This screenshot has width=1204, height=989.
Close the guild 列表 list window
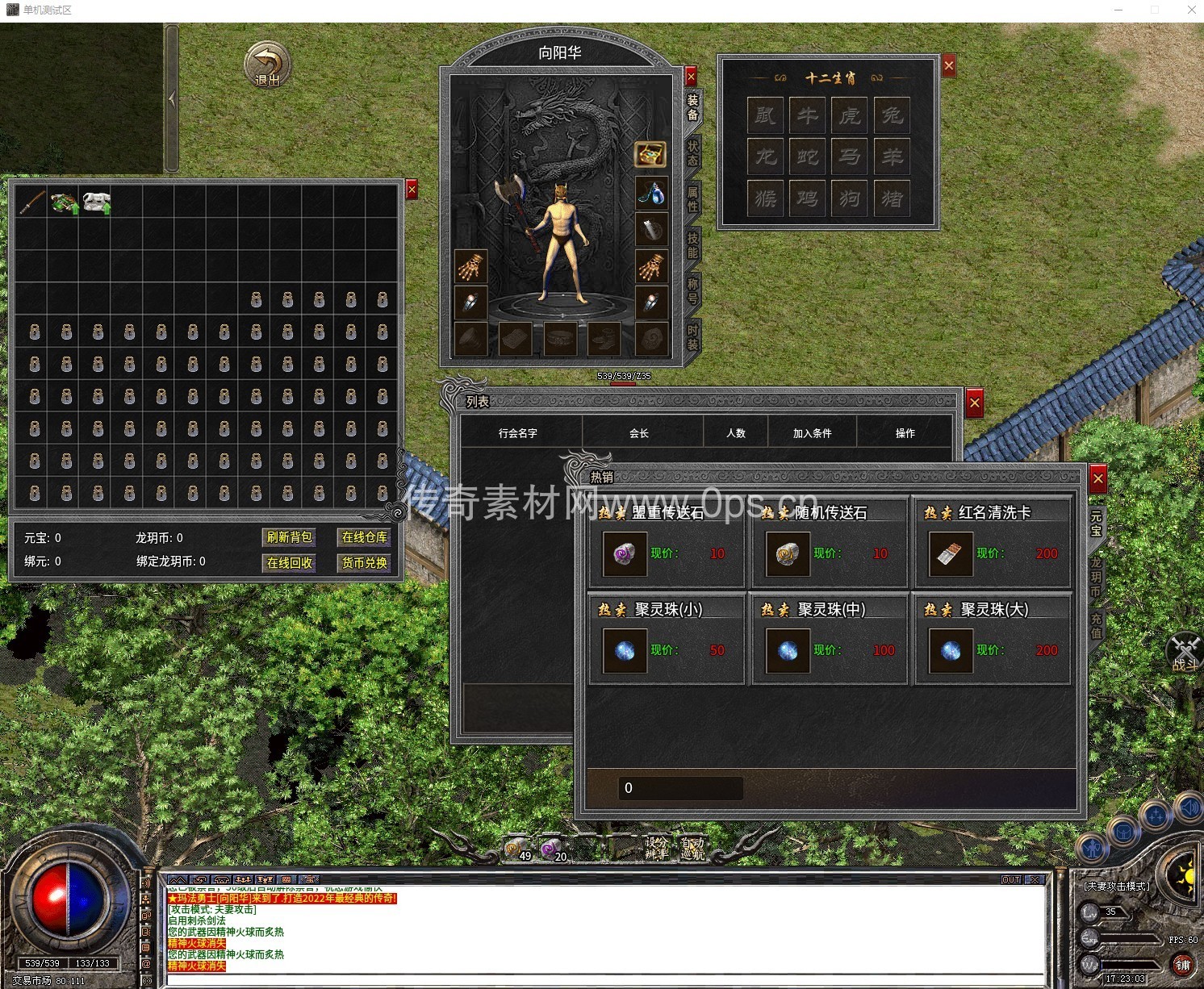coord(975,403)
